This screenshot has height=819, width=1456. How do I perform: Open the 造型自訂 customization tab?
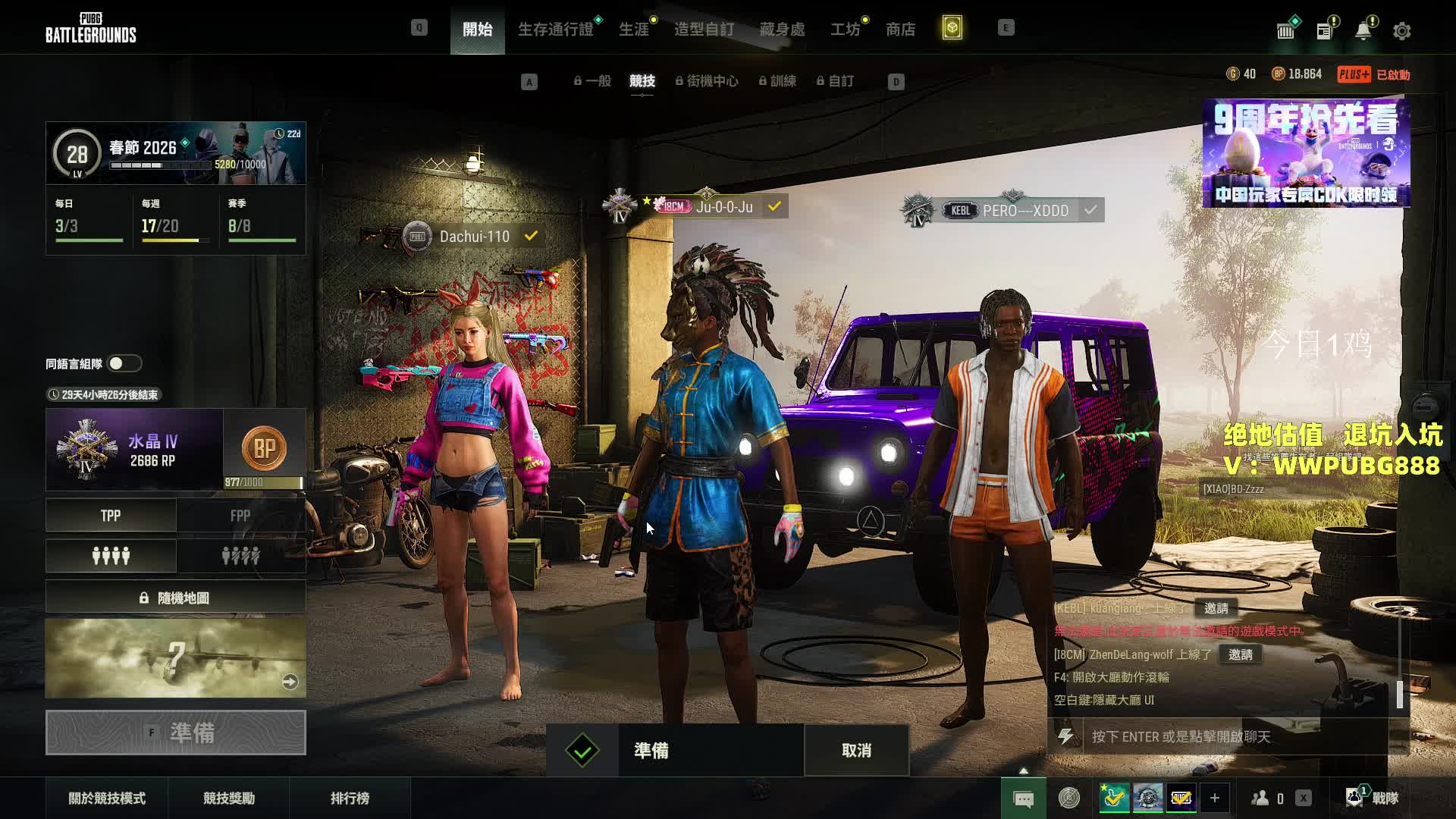tap(704, 30)
